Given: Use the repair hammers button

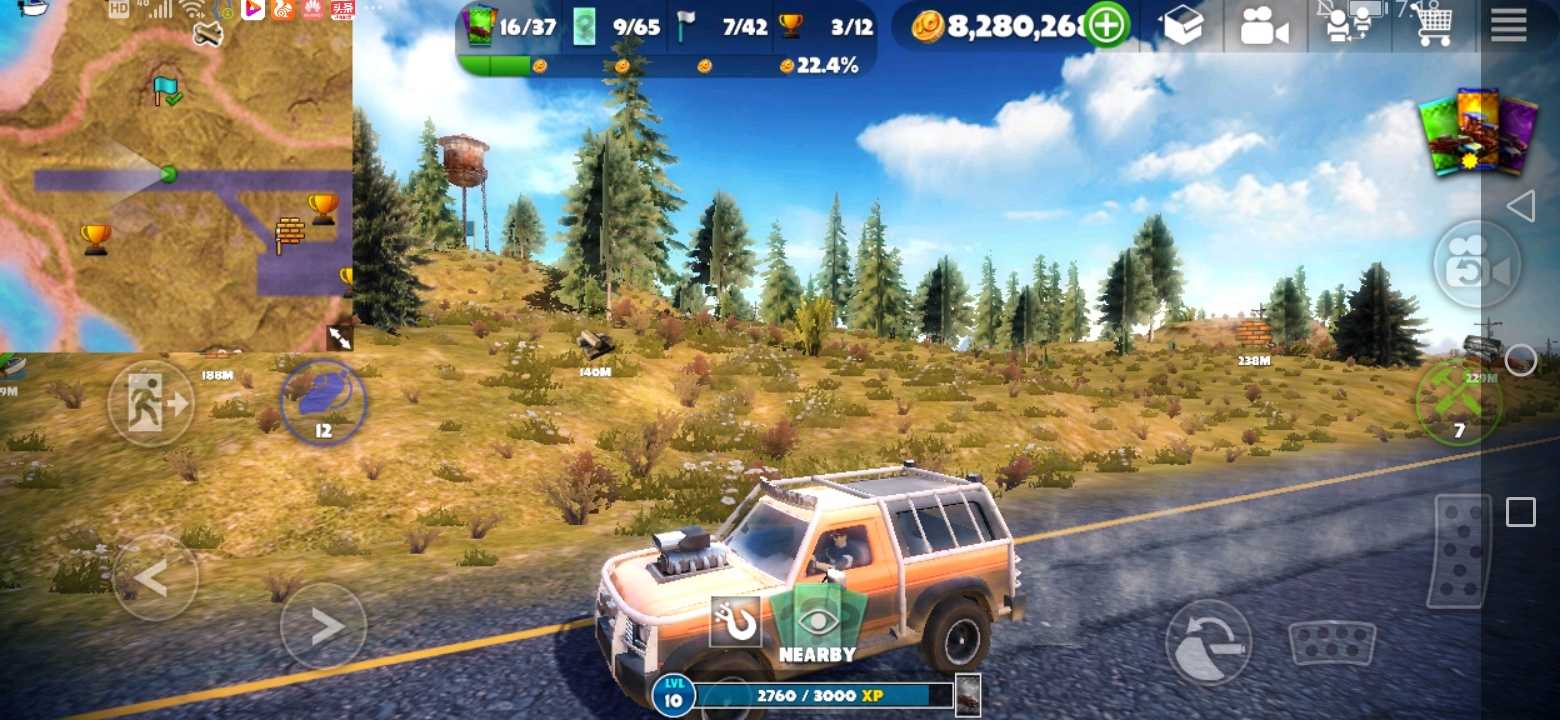Looking at the screenshot, I should [x=1458, y=402].
